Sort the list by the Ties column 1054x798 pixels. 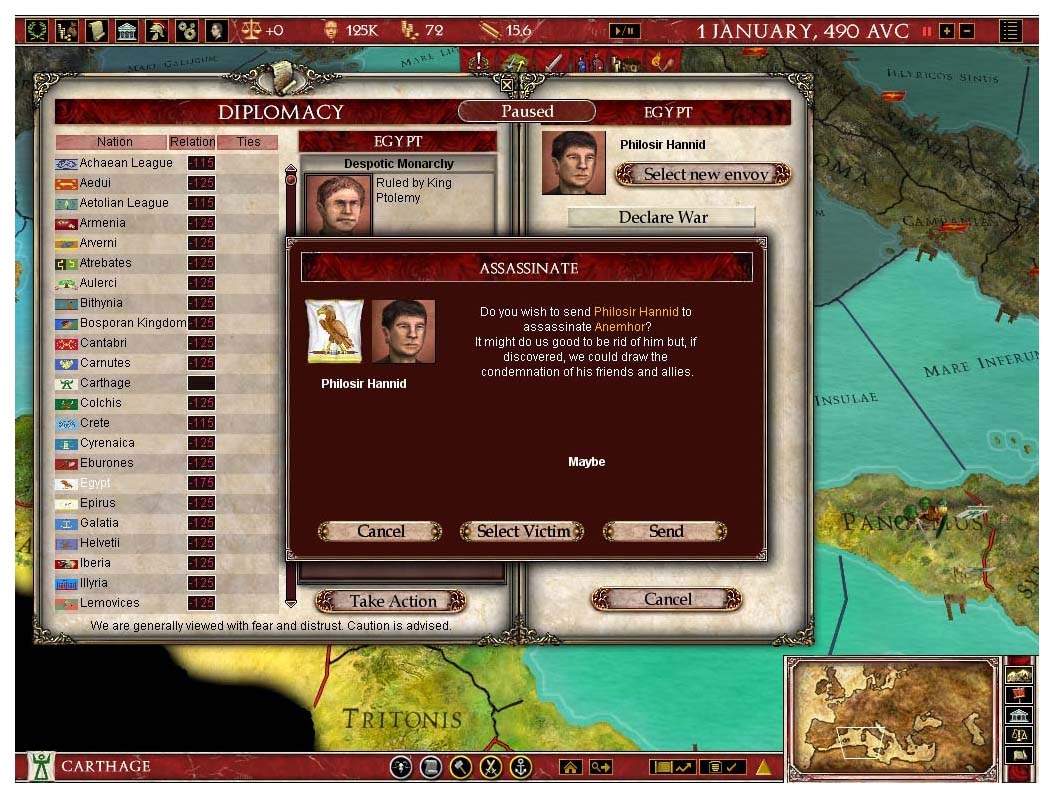(248, 142)
